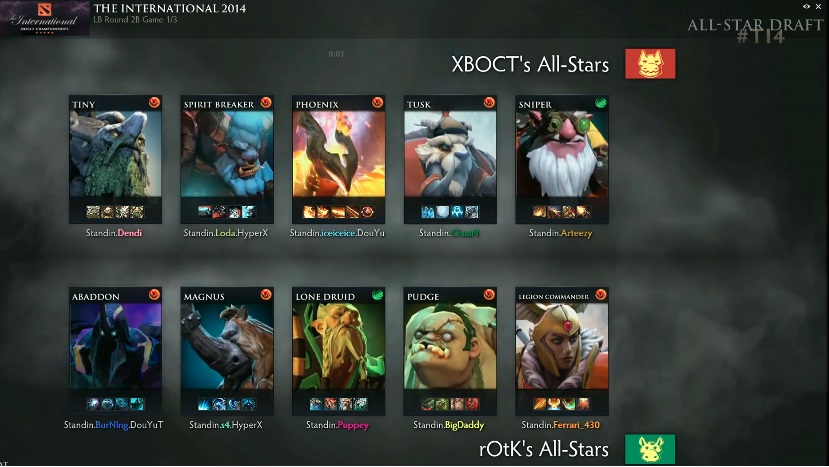Select the Tiny hero card

point(115,155)
